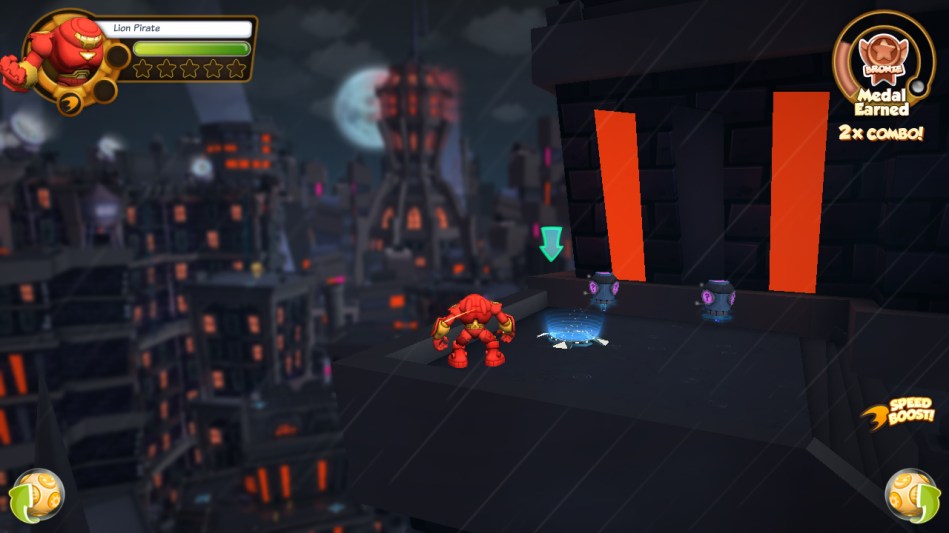Select the flame ability badge under the portrait
This screenshot has height=533, width=949.
pos(69,101)
